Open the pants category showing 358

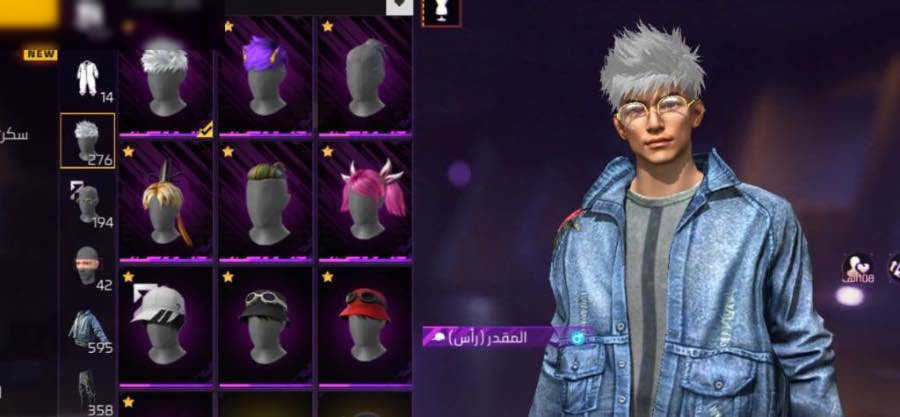point(88,392)
